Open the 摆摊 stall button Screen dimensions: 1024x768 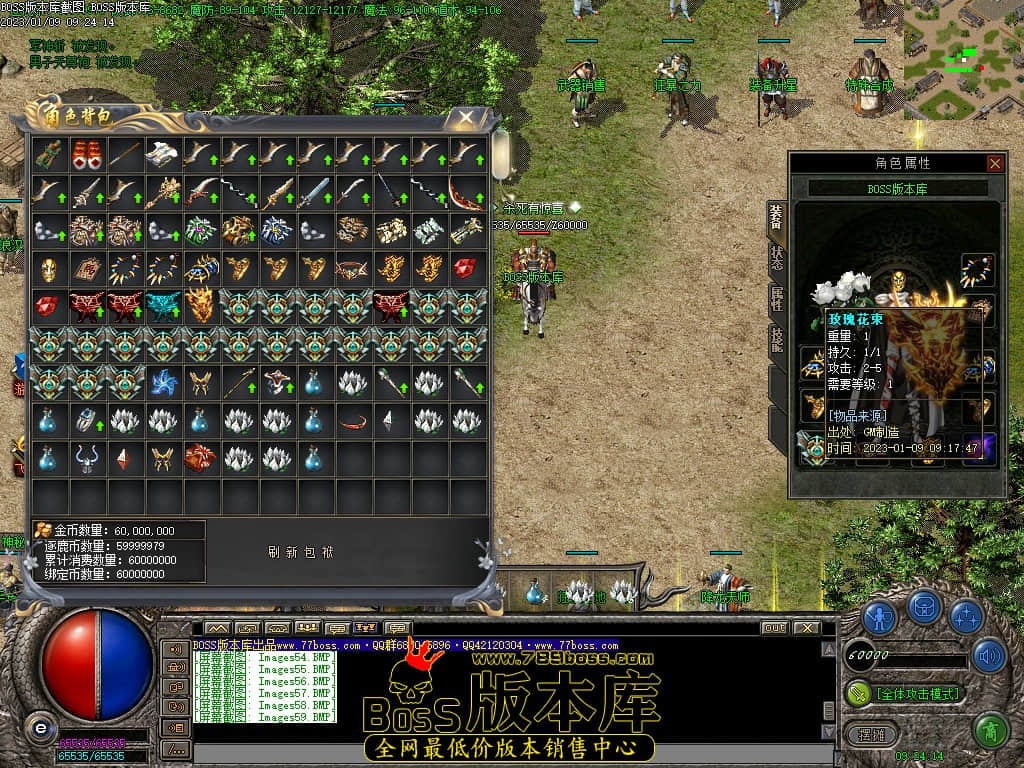(869, 733)
